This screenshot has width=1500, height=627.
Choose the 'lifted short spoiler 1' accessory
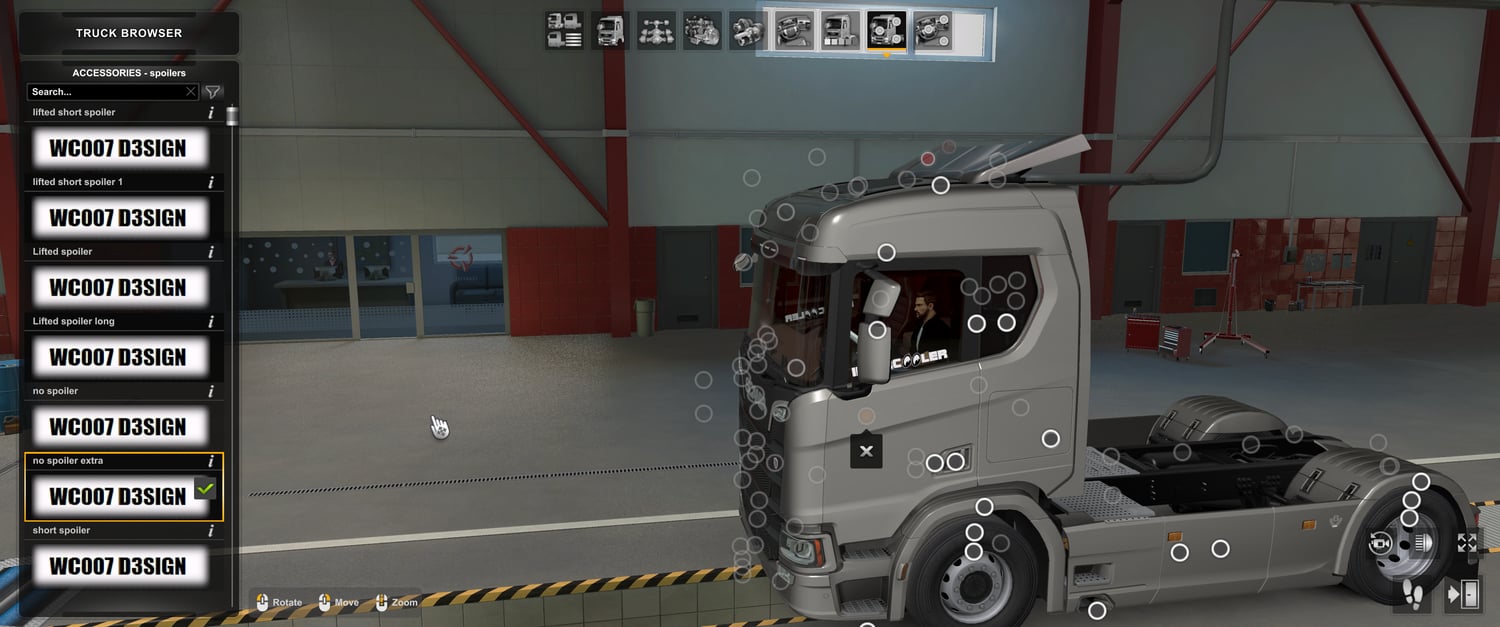coord(118,218)
